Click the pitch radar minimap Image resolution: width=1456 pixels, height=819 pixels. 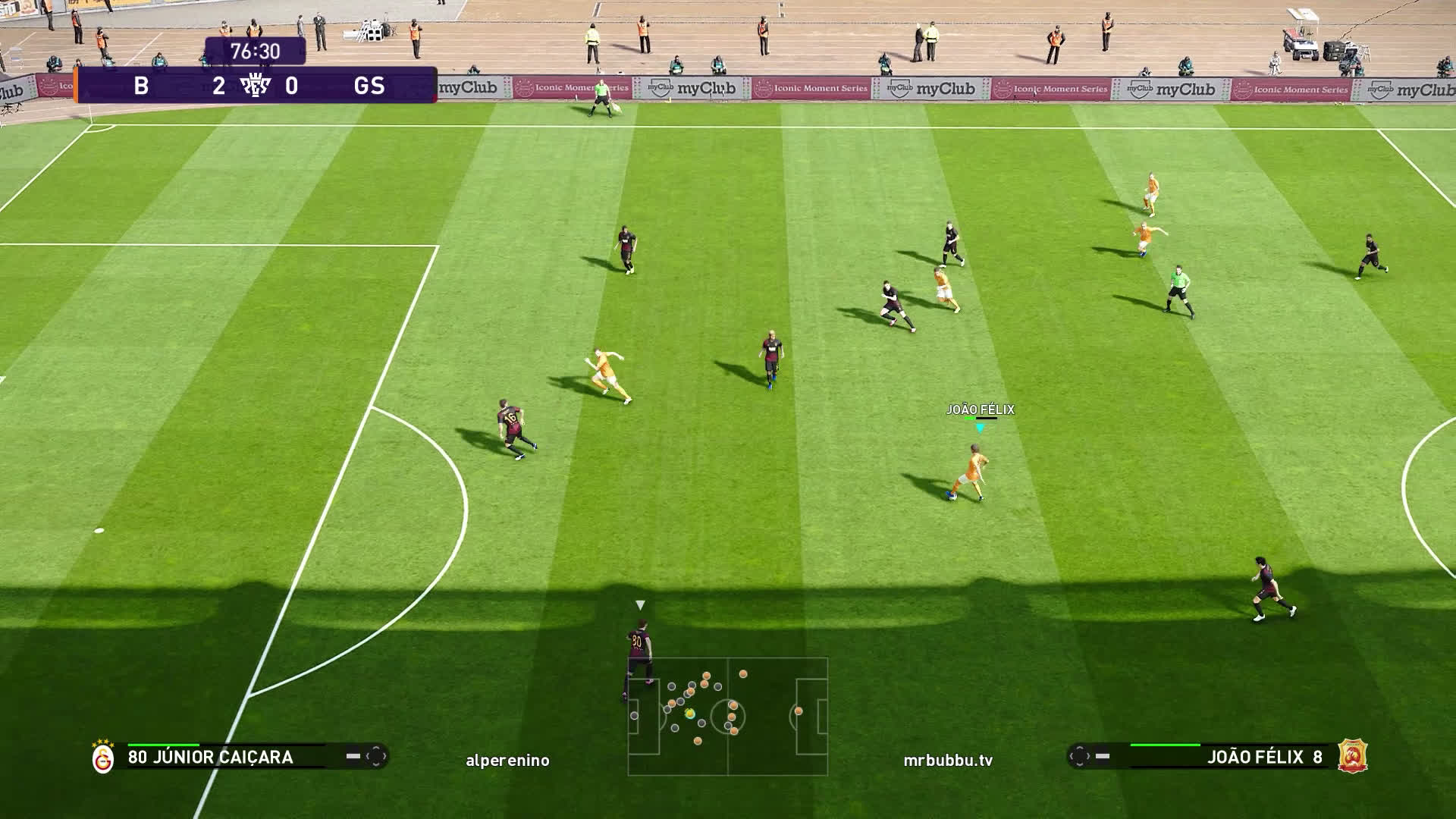727,716
